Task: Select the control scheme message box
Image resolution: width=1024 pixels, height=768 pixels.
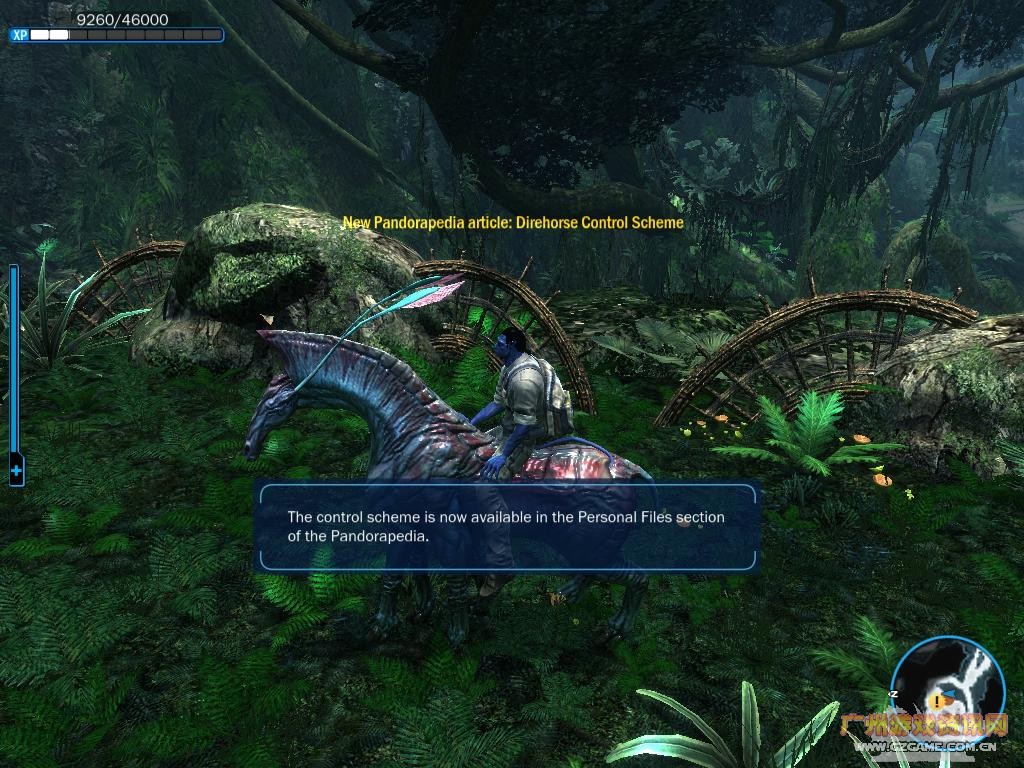Action: (507, 527)
